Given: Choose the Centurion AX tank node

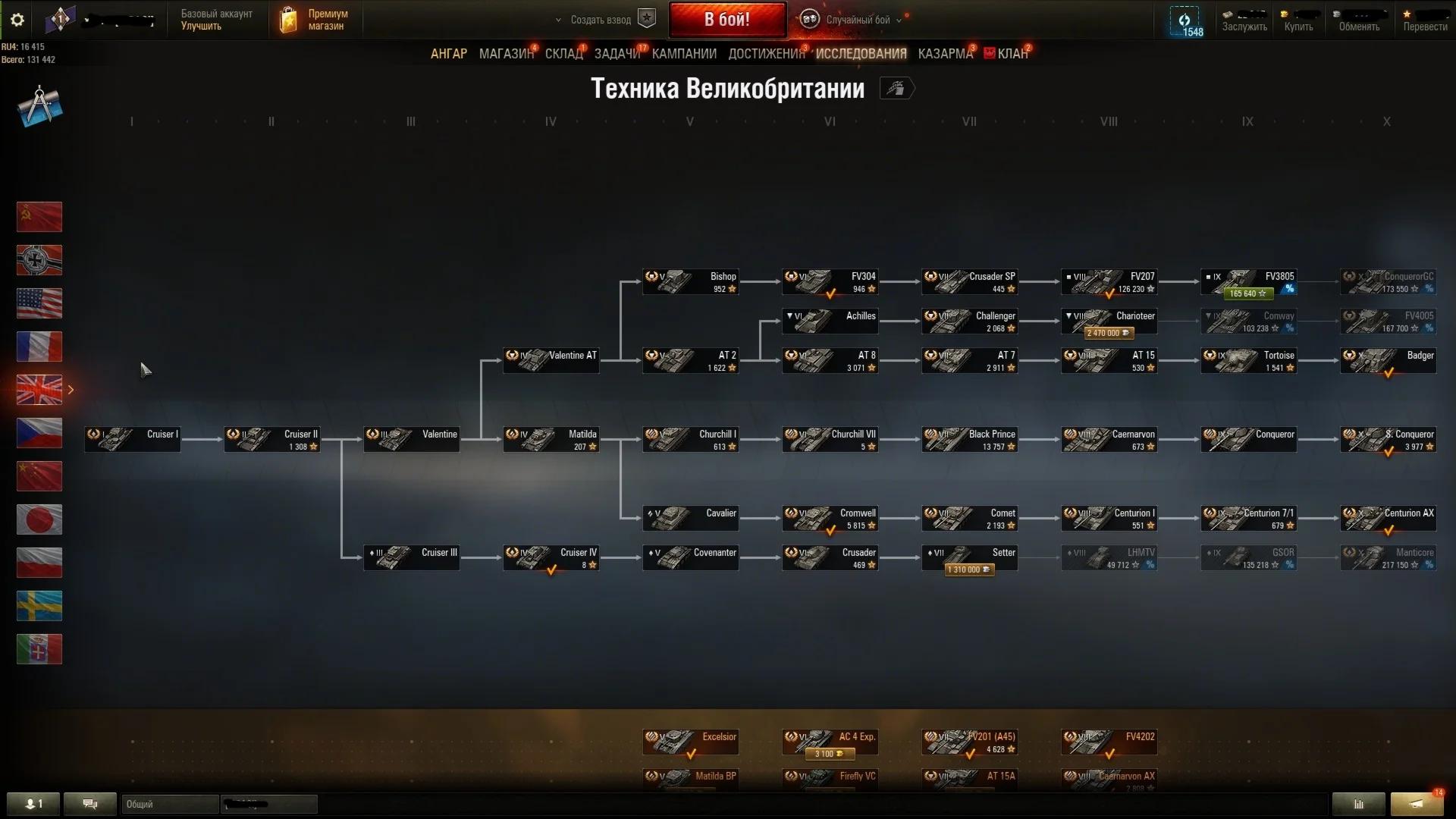Looking at the screenshot, I should (x=1388, y=519).
